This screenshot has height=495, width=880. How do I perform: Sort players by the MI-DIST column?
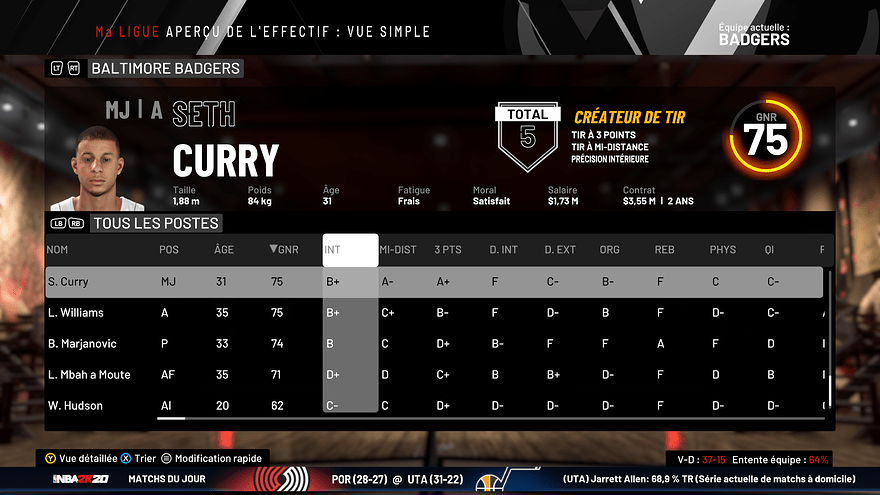[x=399, y=250]
